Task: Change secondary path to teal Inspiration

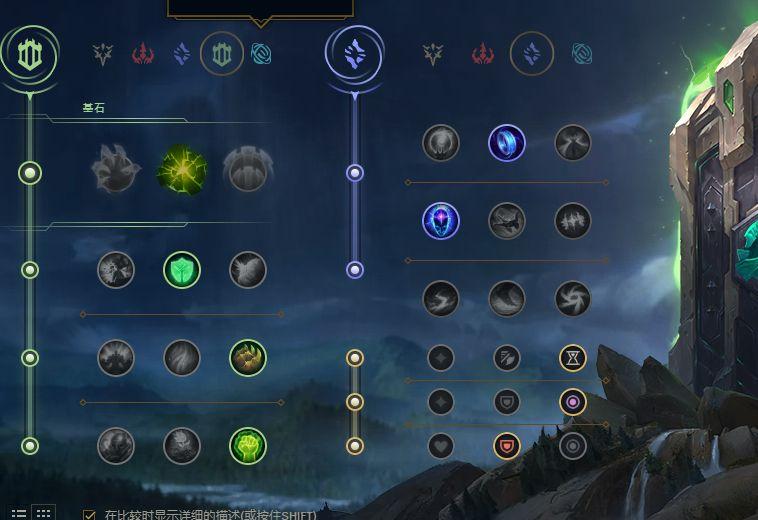Action: [581, 53]
